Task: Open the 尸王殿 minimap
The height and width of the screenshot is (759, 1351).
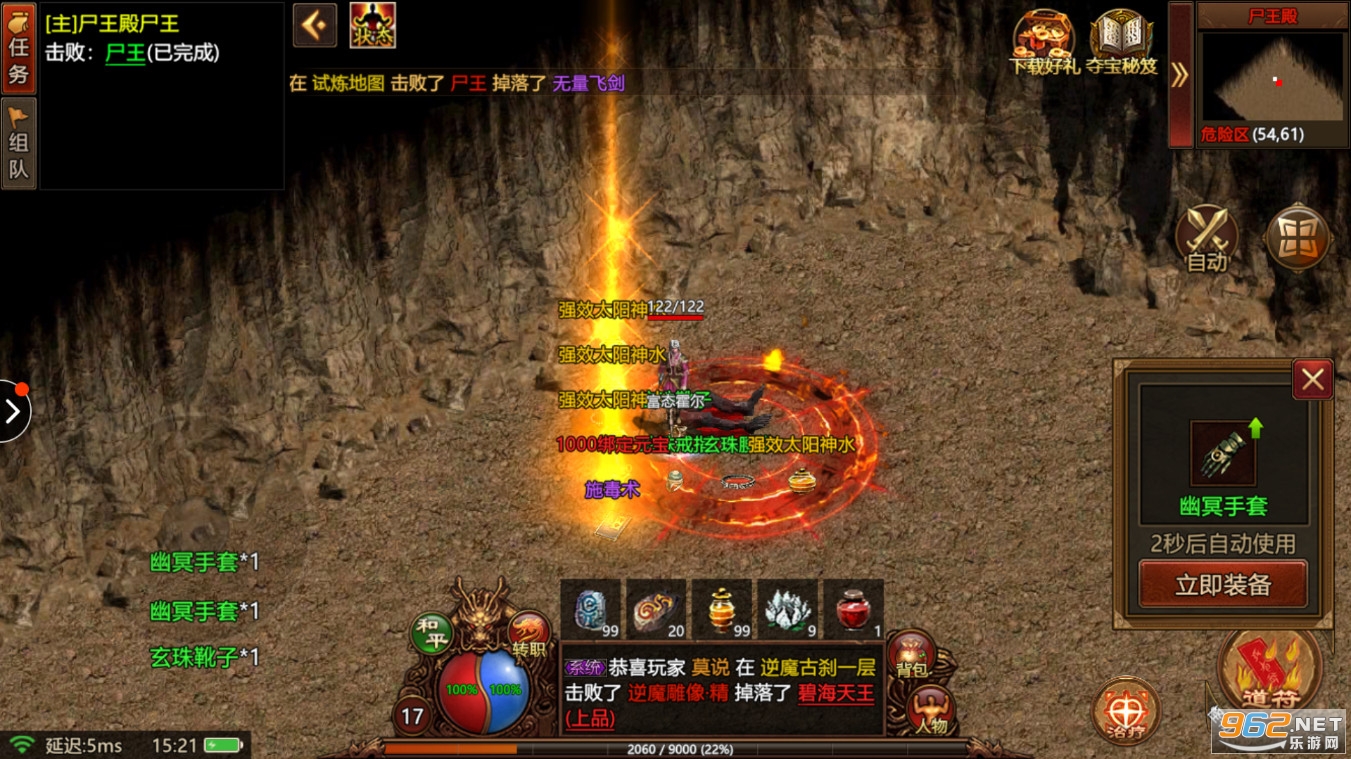Action: pyautogui.click(x=1272, y=77)
